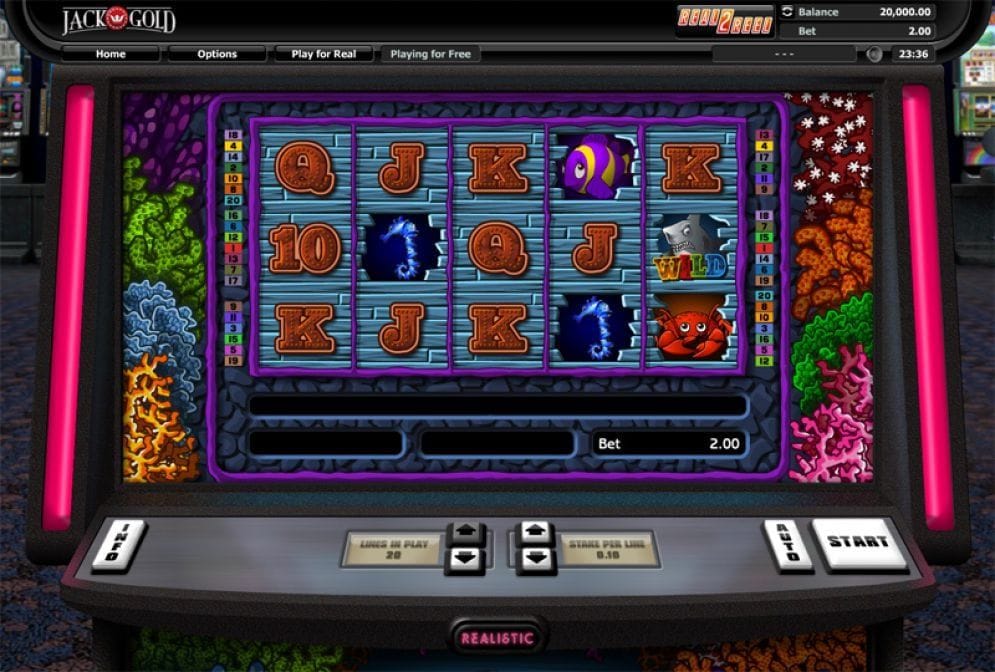Decrease lines in play with down arrow
This screenshot has height=672, width=995.
466,559
